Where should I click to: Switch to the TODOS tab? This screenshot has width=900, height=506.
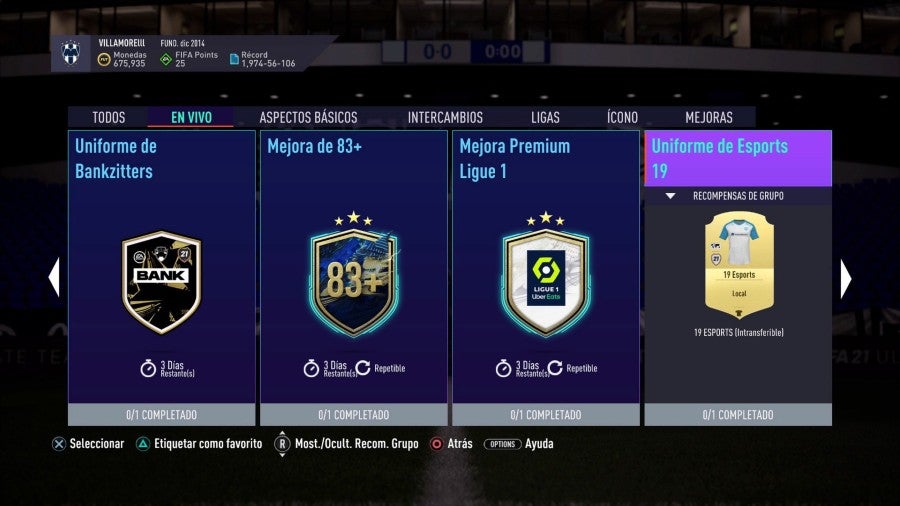tap(109, 117)
